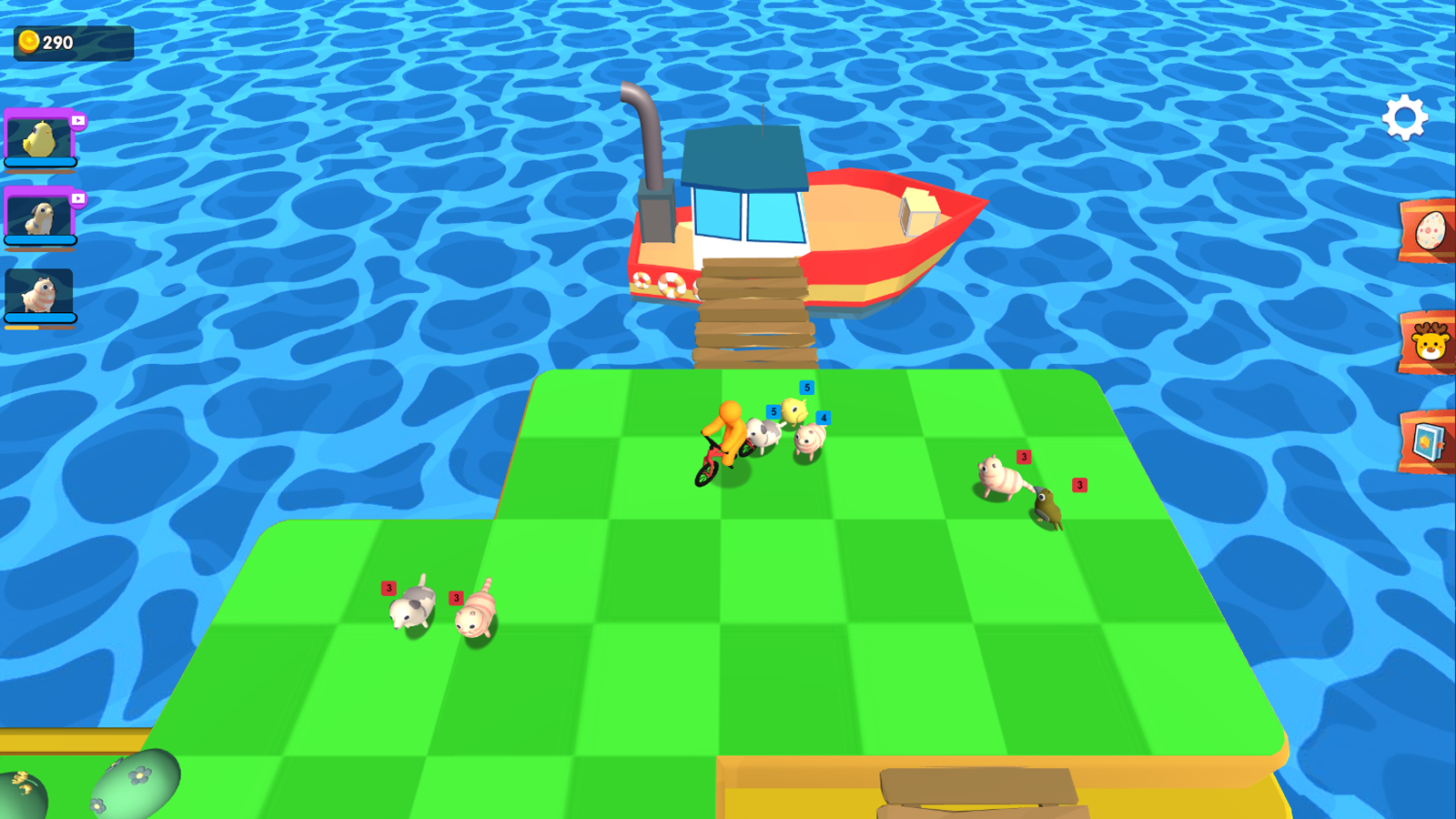1456x819 pixels.
Task: Open the purple banner above the chick card
Action: 38,111
